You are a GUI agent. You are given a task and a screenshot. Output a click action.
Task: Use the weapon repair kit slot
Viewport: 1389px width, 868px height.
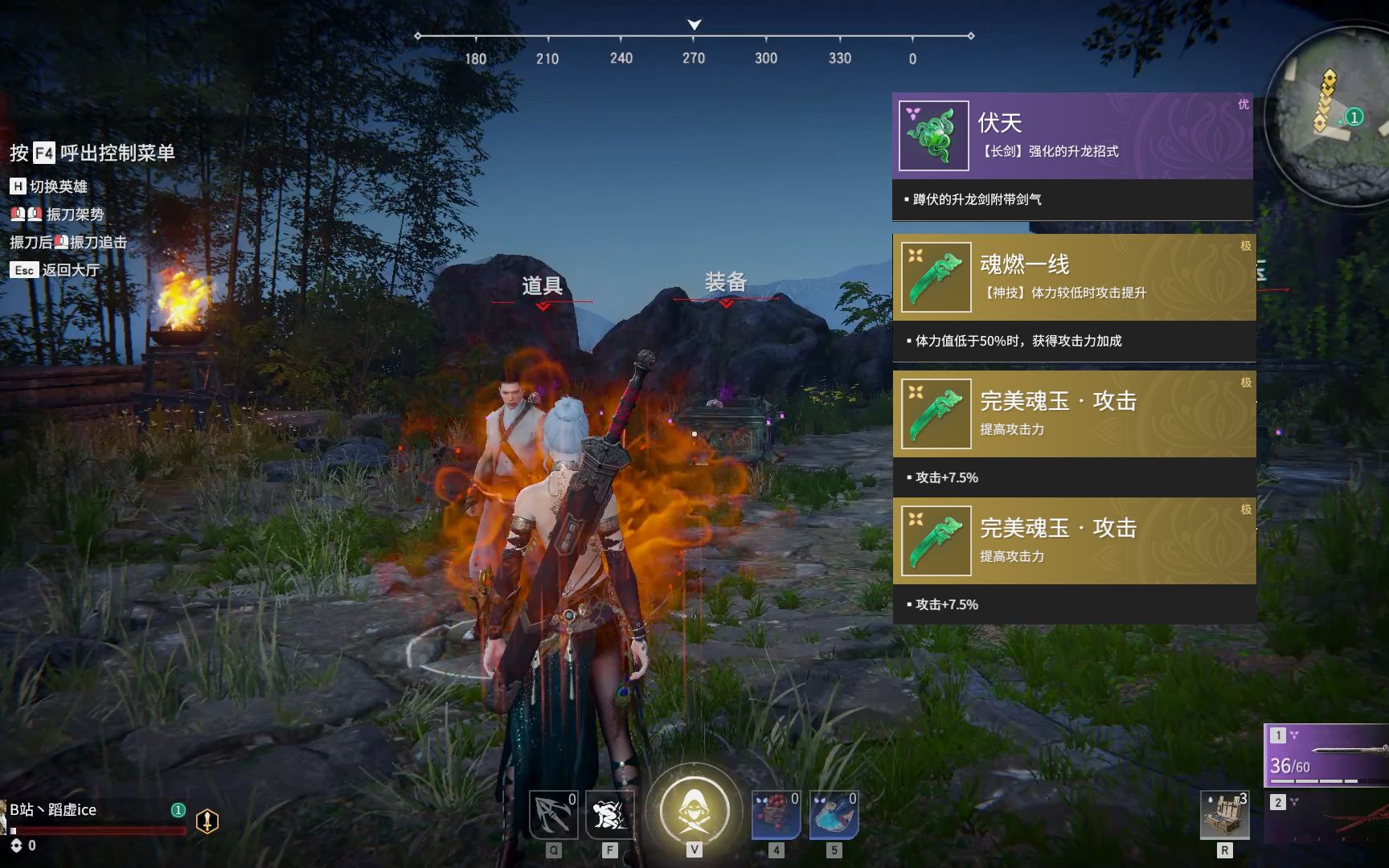[x=1224, y=815]
